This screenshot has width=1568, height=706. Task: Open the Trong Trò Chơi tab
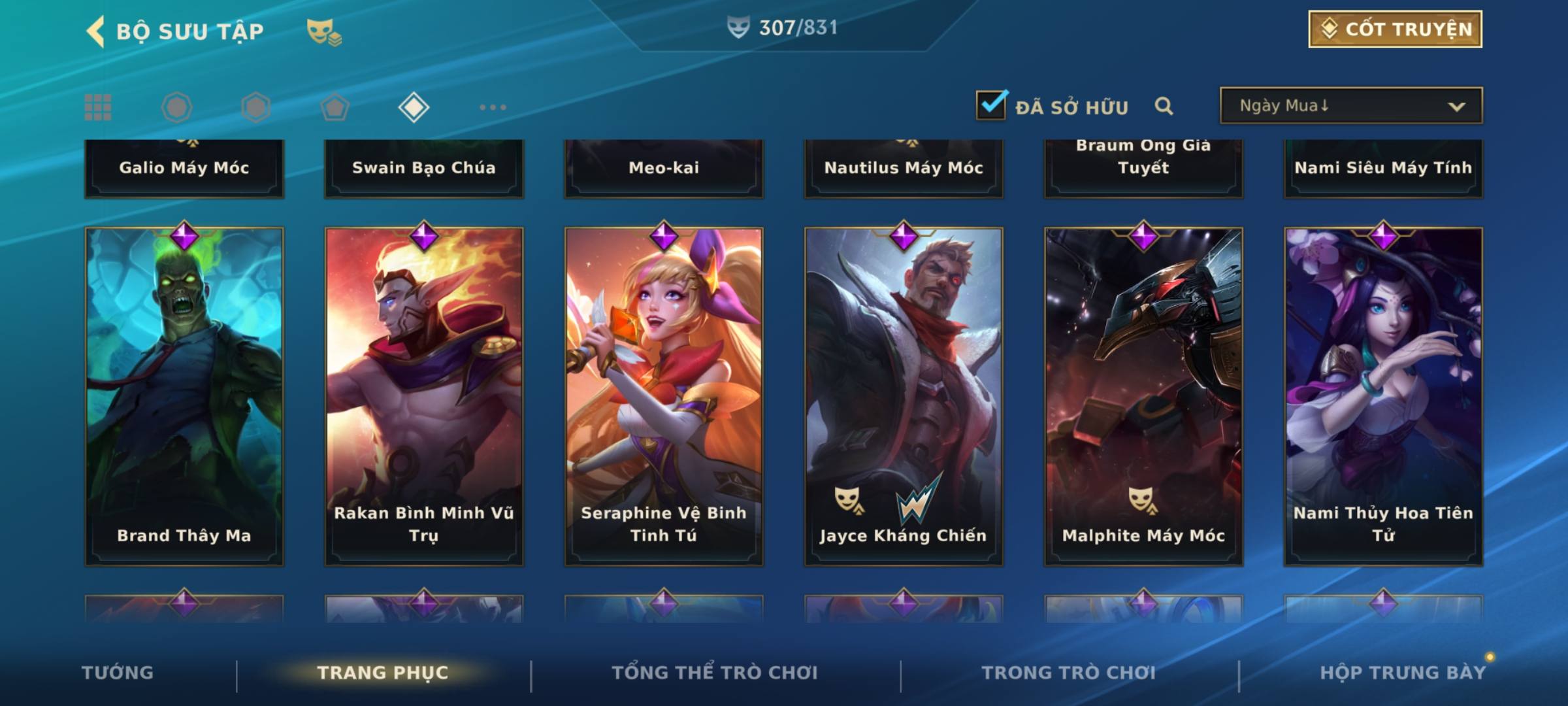pos(1069,673)
